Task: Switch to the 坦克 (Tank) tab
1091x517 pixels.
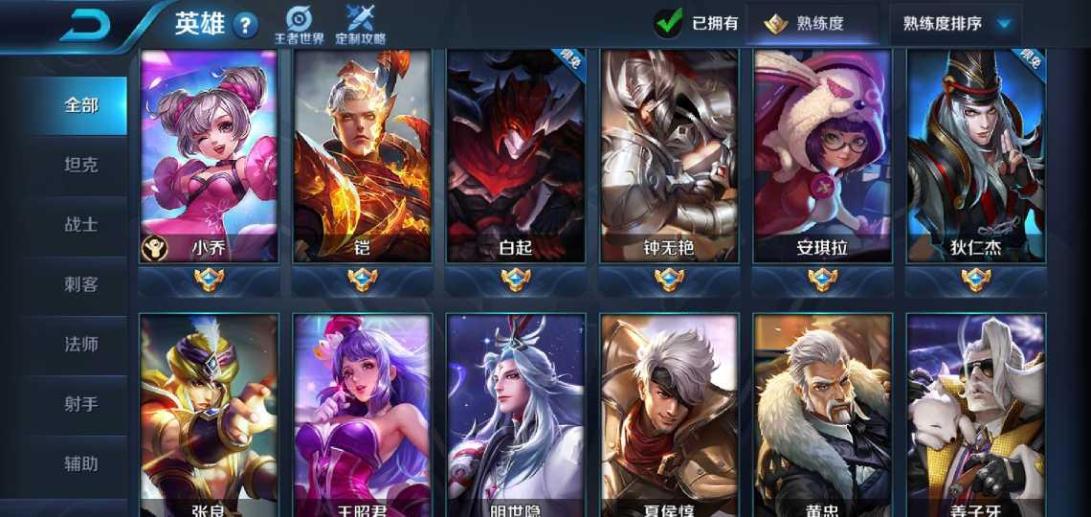Action: [x=81, y=165]
